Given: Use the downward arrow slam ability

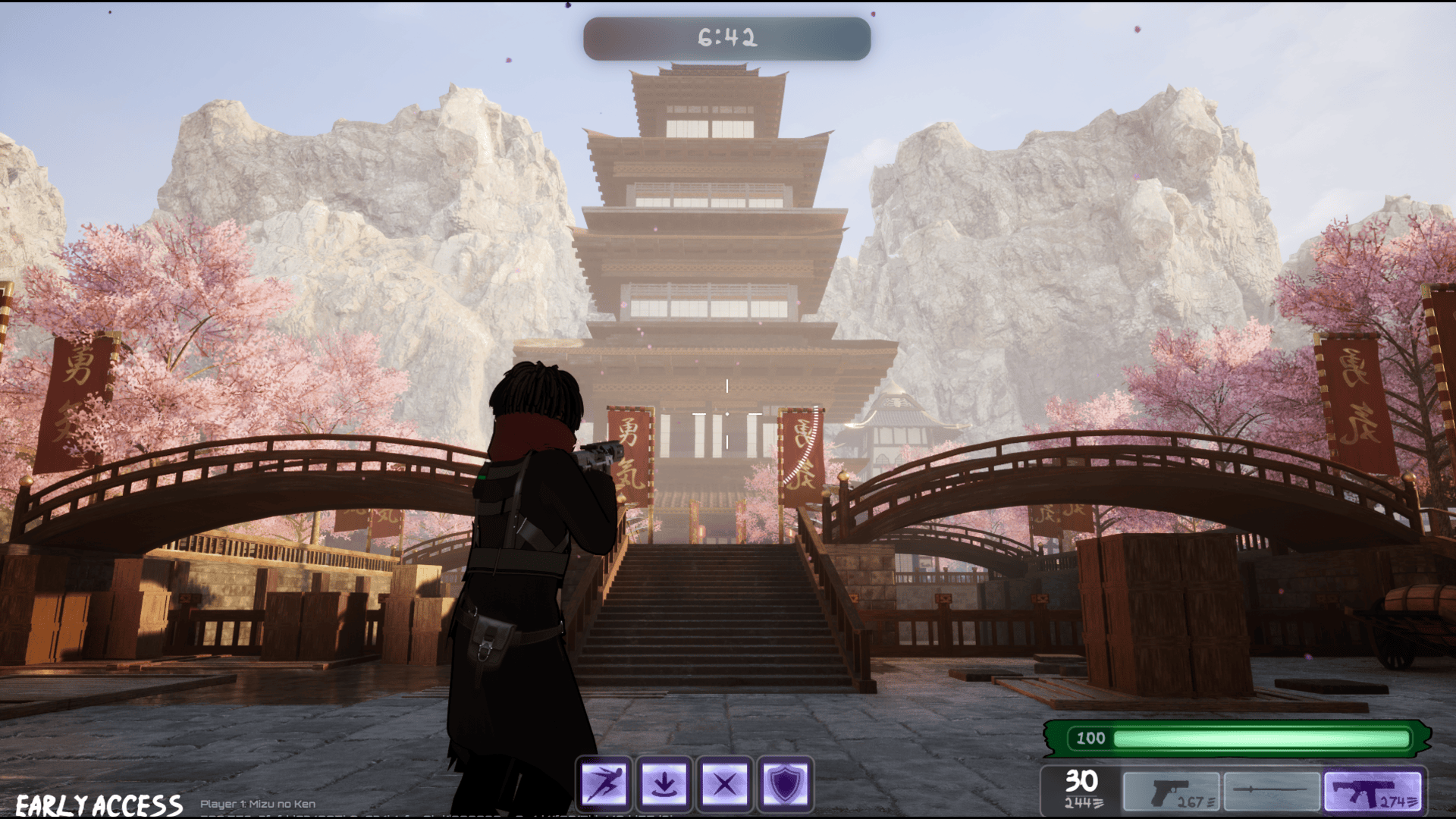Looking at the screenshot, I should [664, 783].
